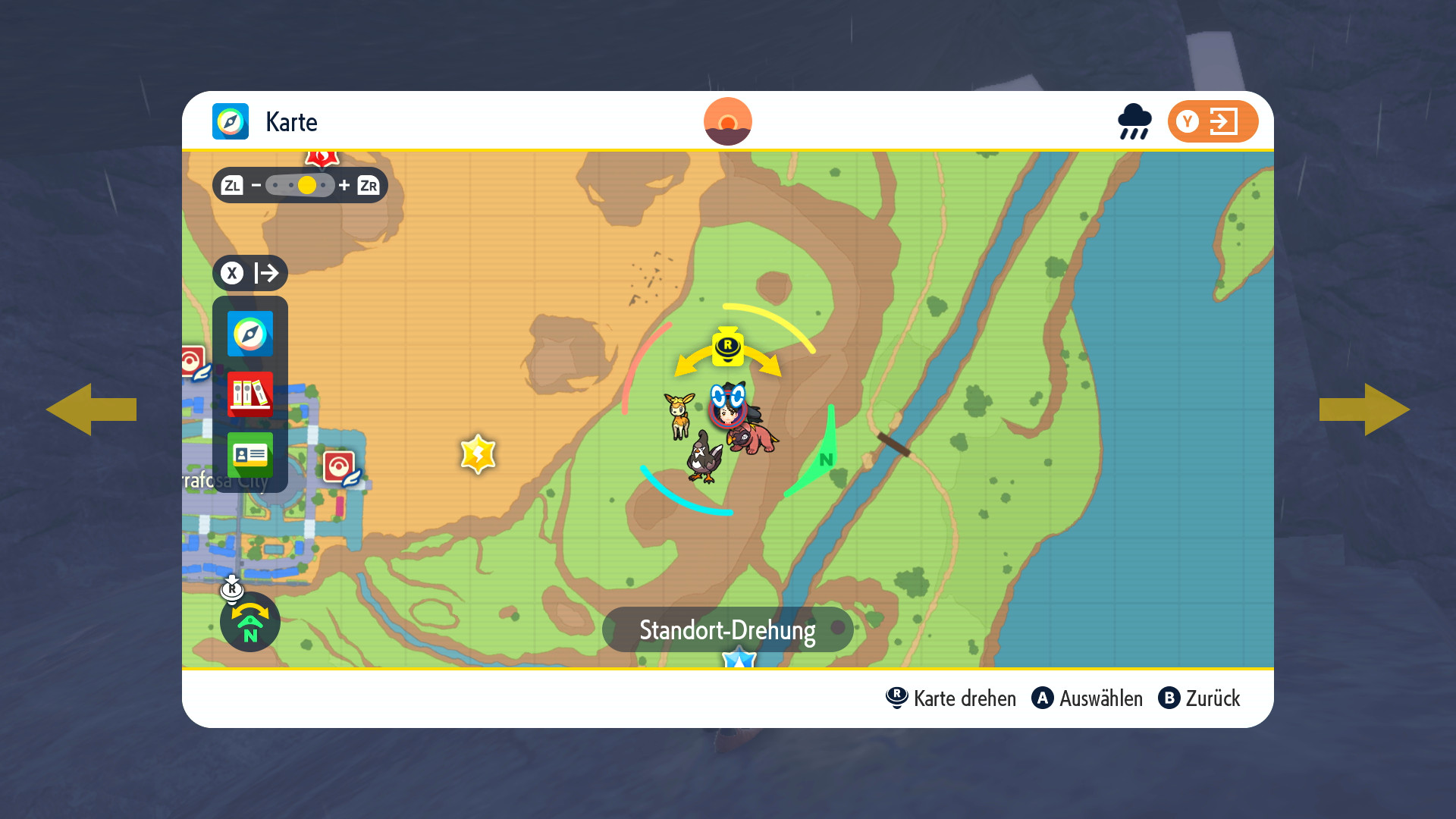The width and height of the screenshot is (1456, 819).
Task: Select the yellow Tera raid crystal marker
Action: click(x=478, y=454)
